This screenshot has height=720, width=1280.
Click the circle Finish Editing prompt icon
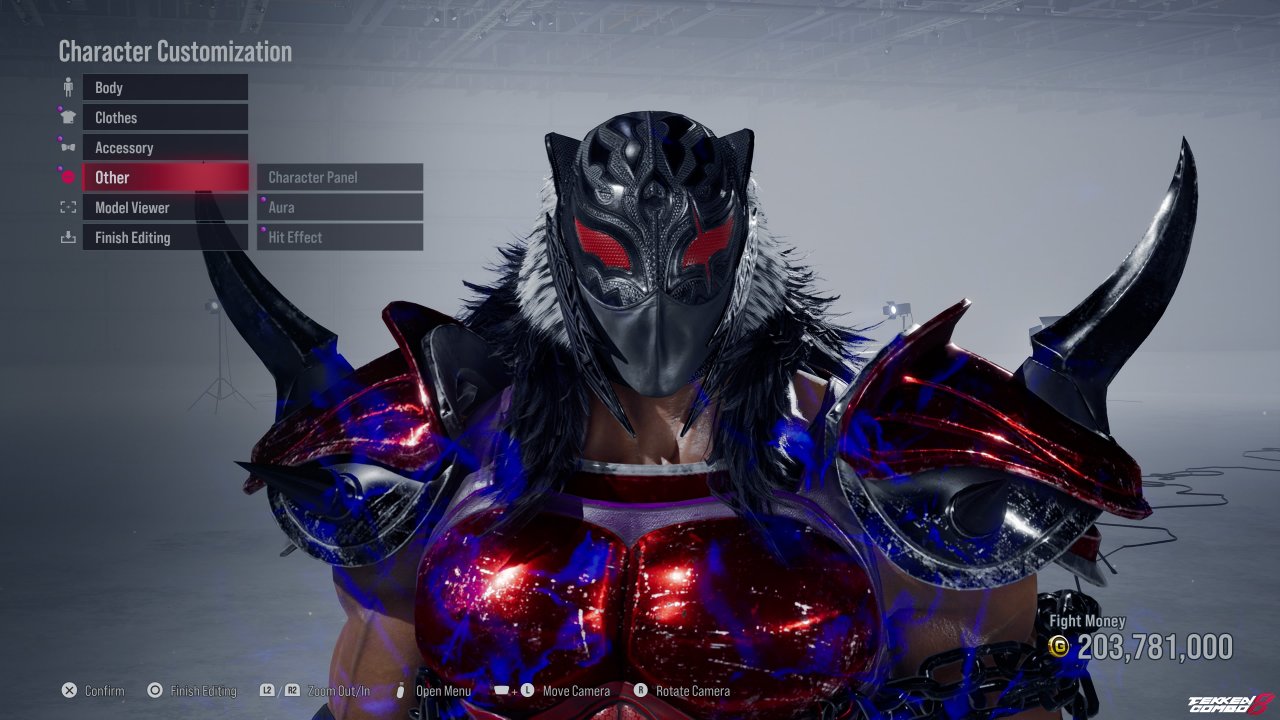(x=154, y=690)
